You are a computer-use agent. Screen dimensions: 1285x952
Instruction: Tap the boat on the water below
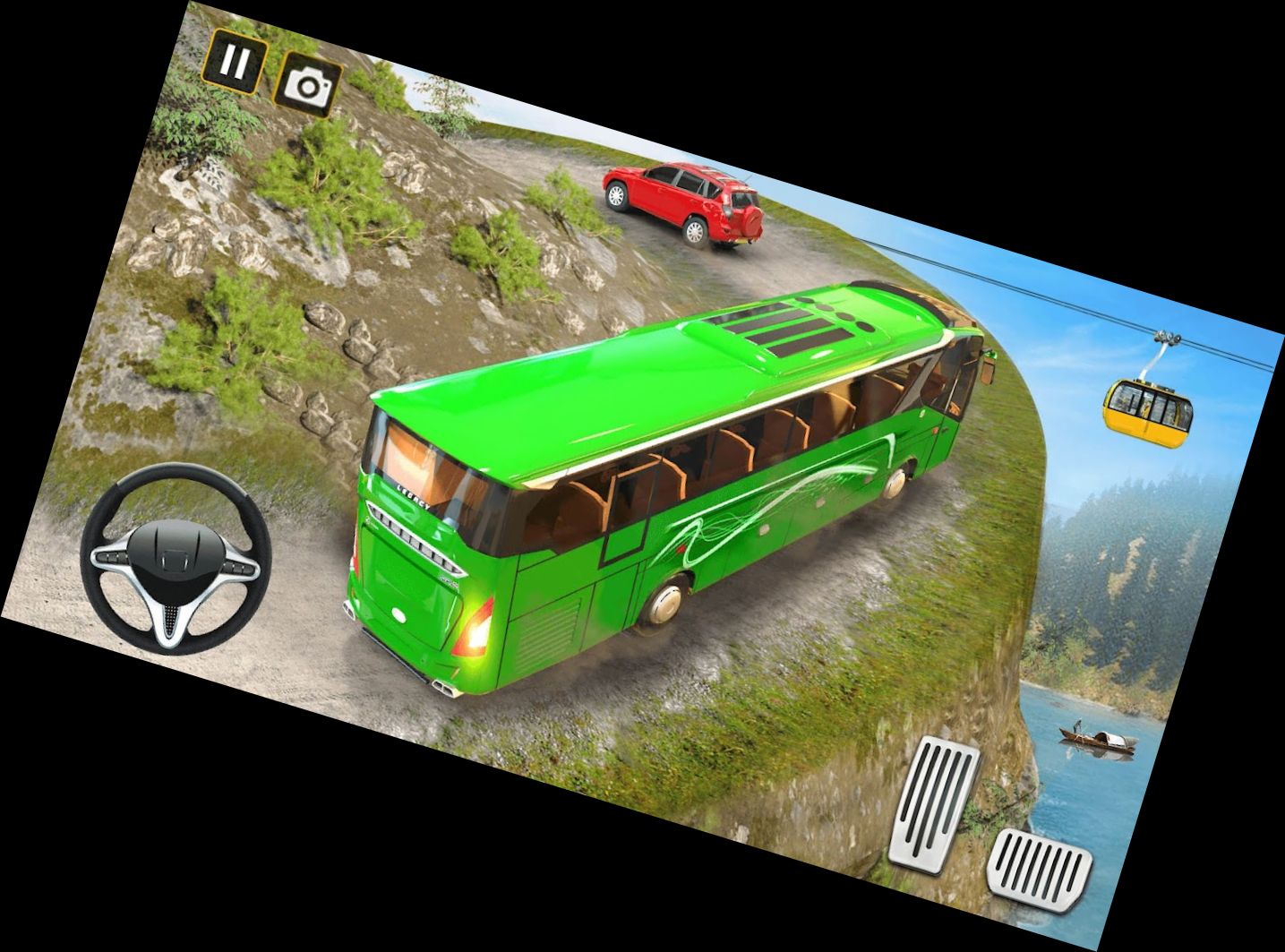(1097, 739)
